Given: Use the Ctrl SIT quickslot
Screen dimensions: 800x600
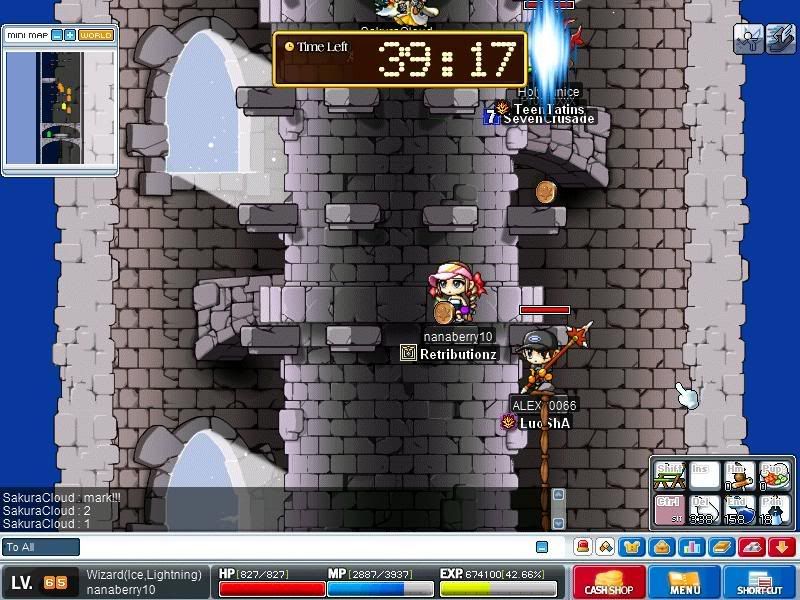Looking at the screenshot, I should point(670,508).
